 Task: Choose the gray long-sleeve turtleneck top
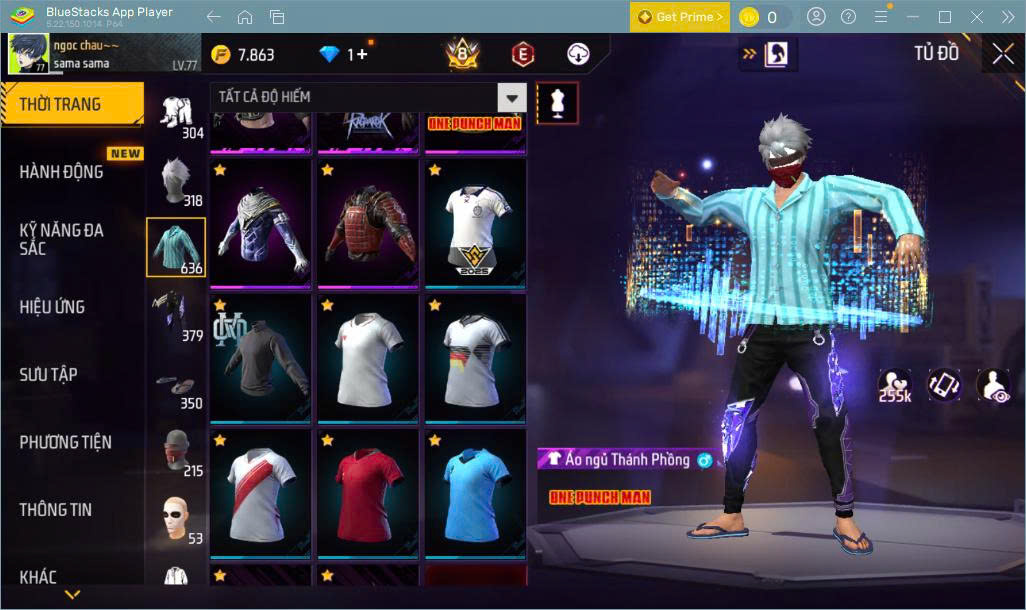(259, 357)
